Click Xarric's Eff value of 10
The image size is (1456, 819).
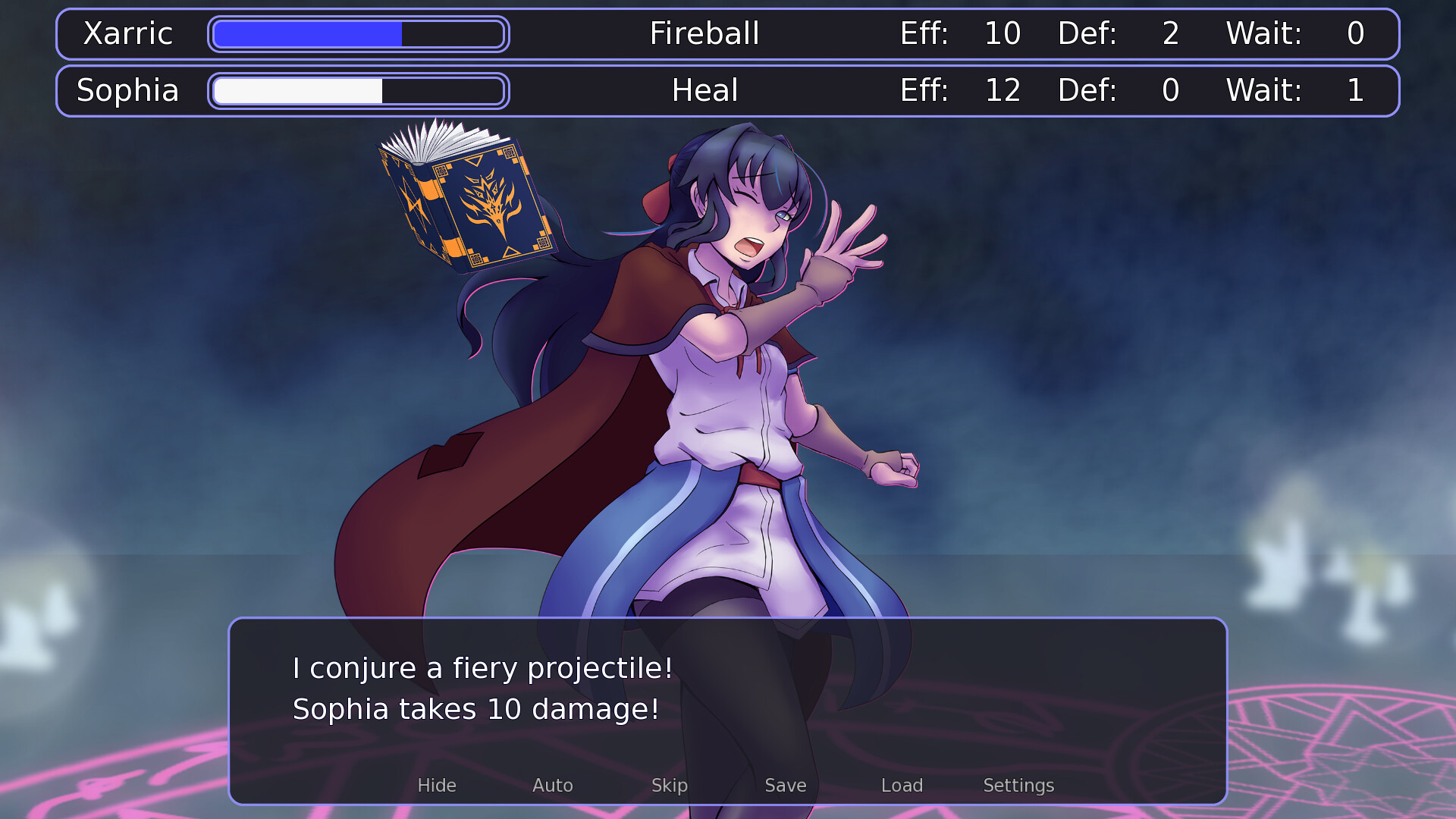pos(1003,33)
